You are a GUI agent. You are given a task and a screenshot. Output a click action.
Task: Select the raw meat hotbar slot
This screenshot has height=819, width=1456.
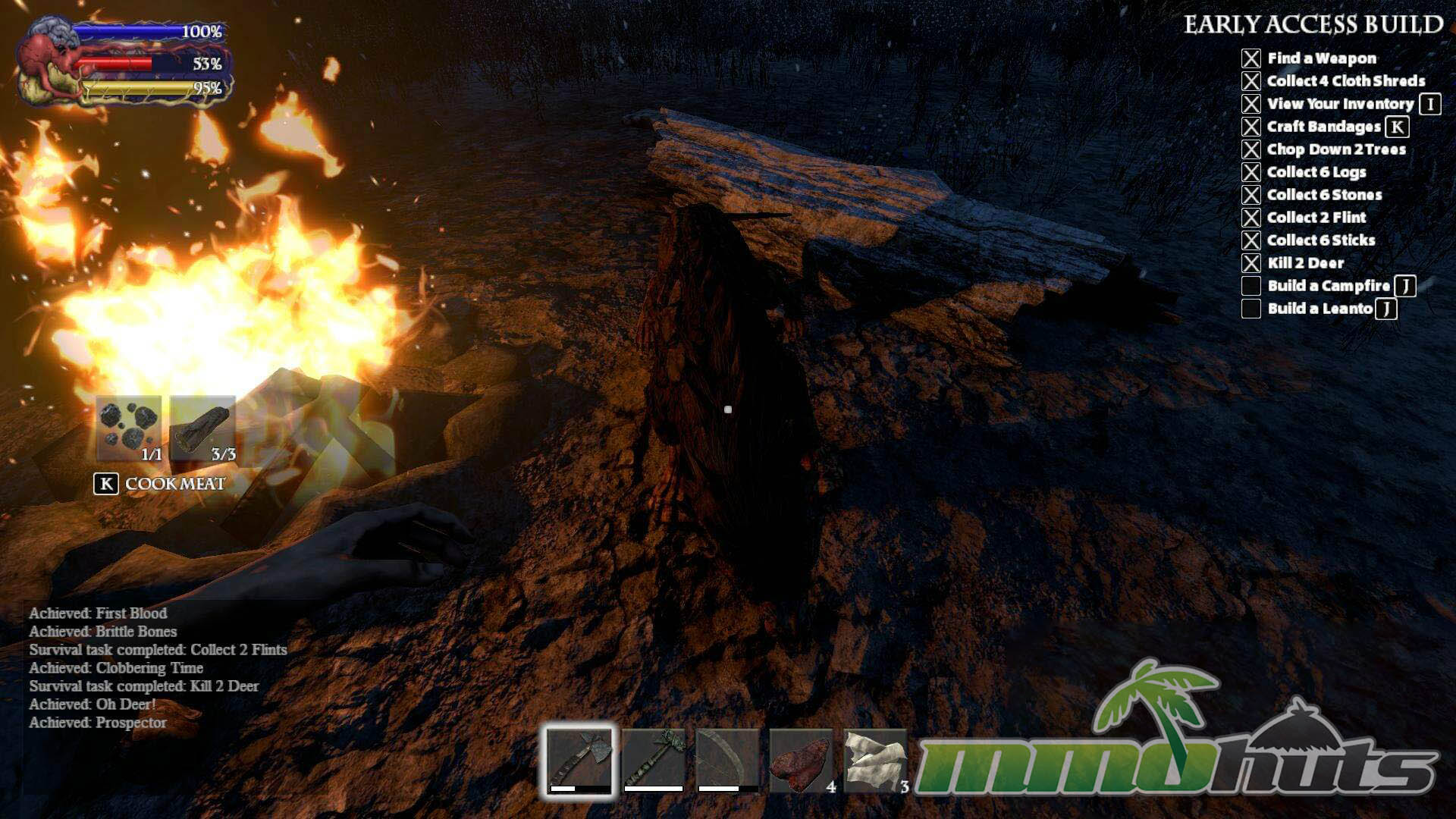(x=801, y=761)
